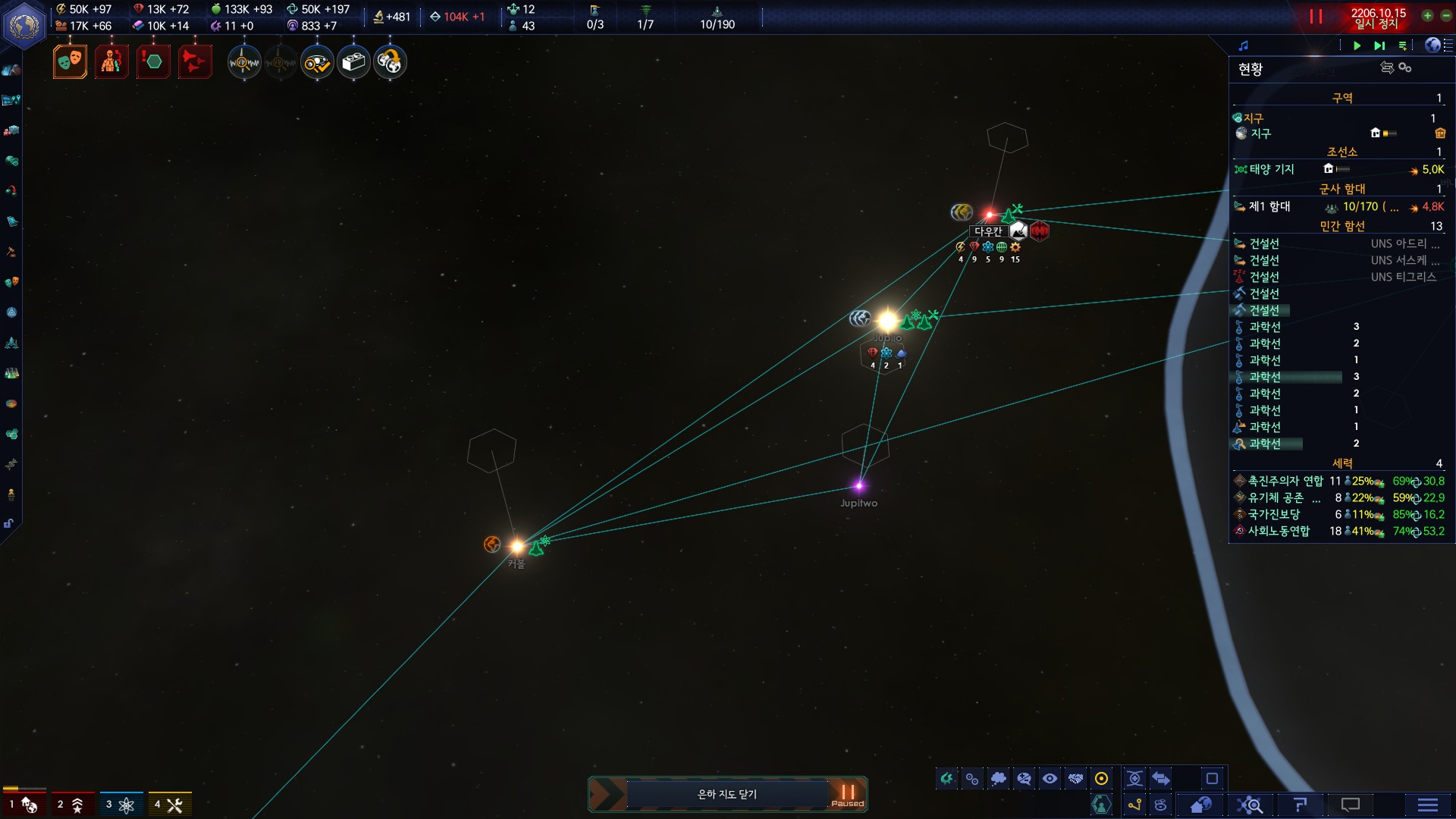Select the 태양 기지 starbase row
The height and width of the screenshot is (819, 1456).
1272,169
